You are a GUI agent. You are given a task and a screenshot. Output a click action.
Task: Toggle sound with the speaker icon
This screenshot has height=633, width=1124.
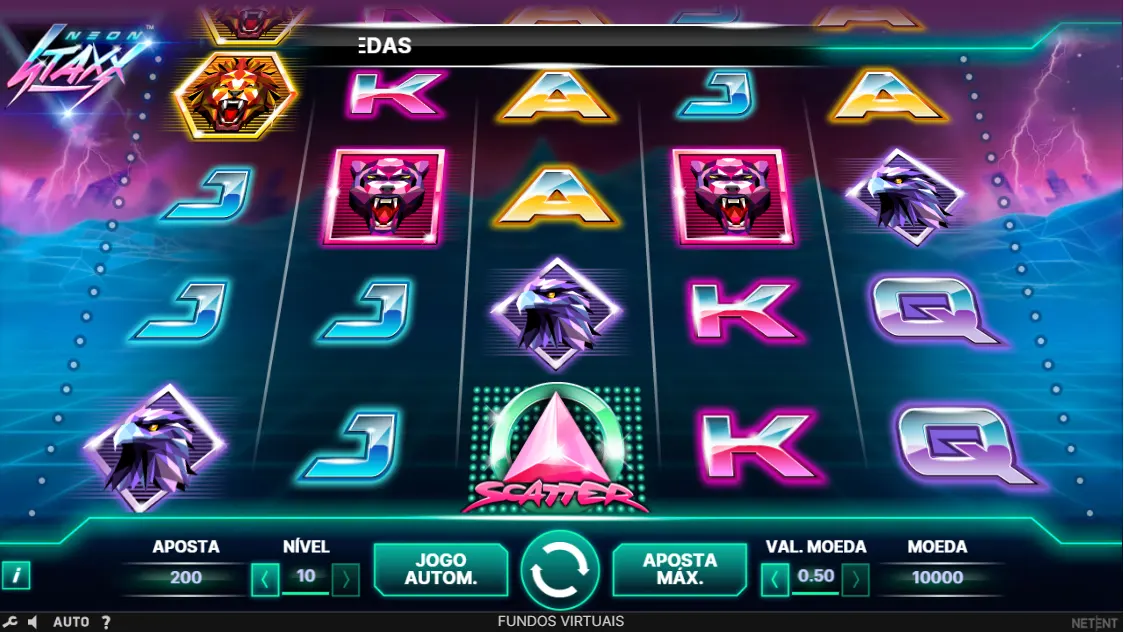click(33, 622)
